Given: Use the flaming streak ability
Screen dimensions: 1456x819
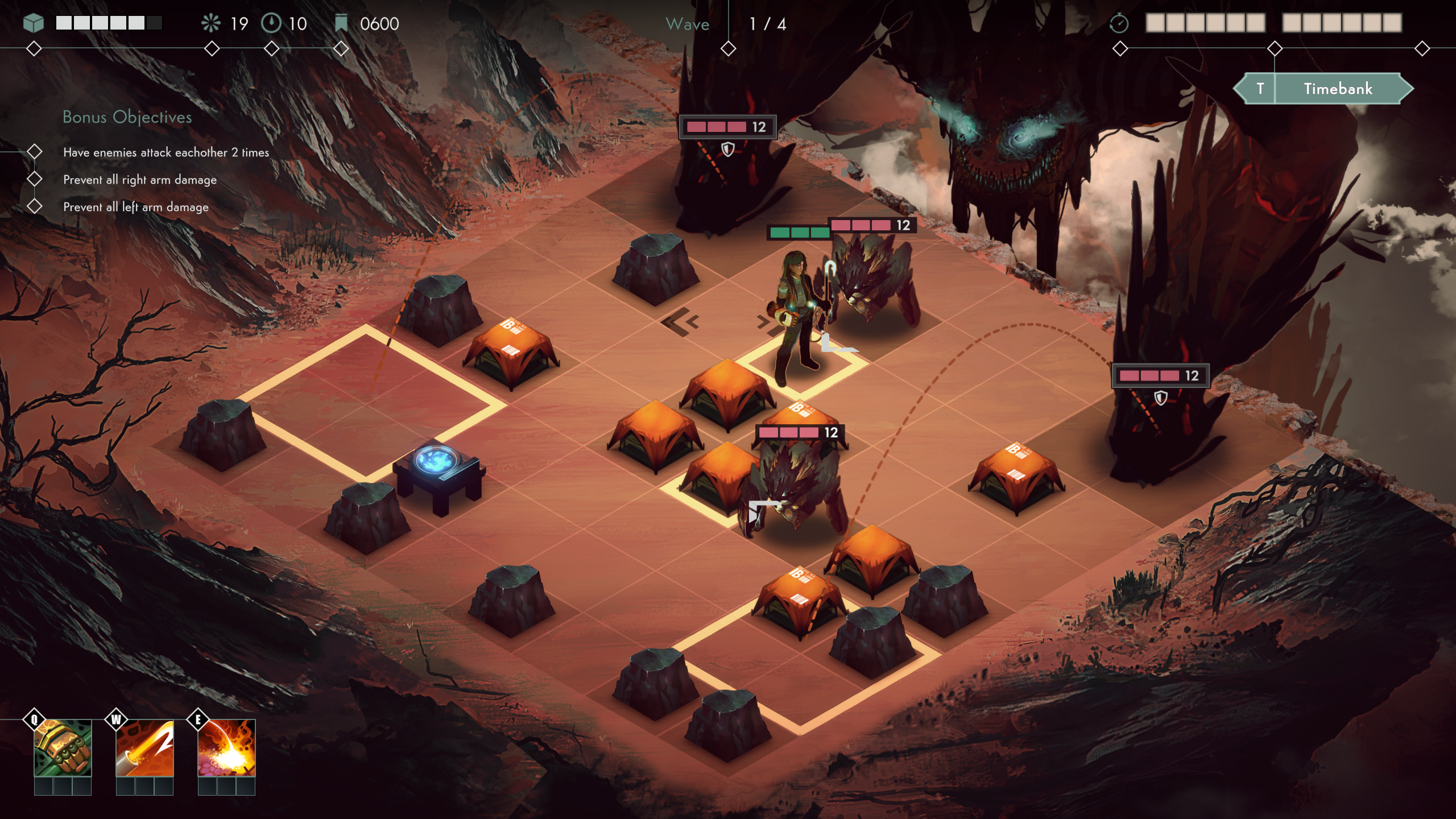Looking at the screenshot, I should [144, 748].
